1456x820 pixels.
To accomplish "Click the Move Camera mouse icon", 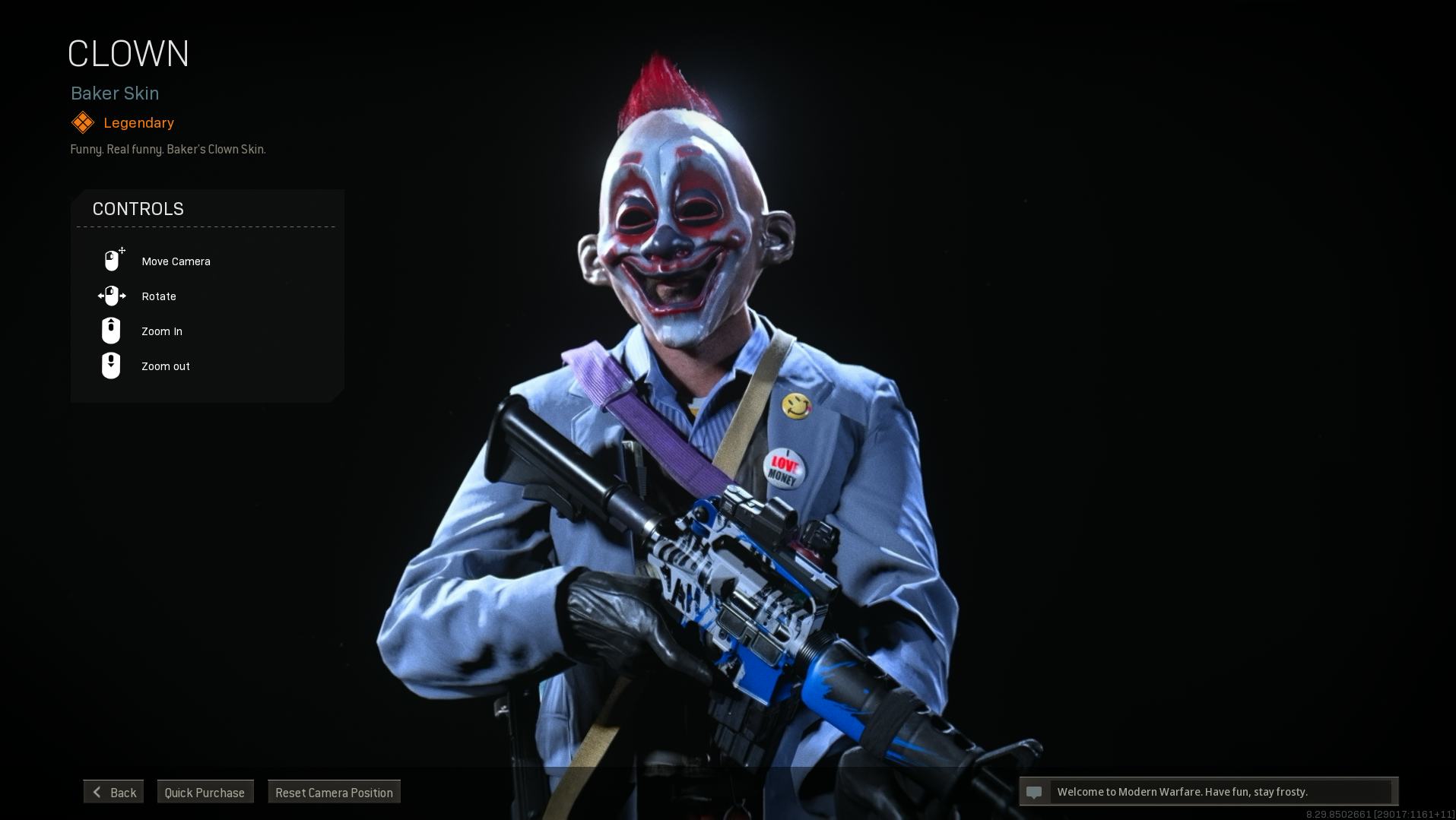I will 112,259.
